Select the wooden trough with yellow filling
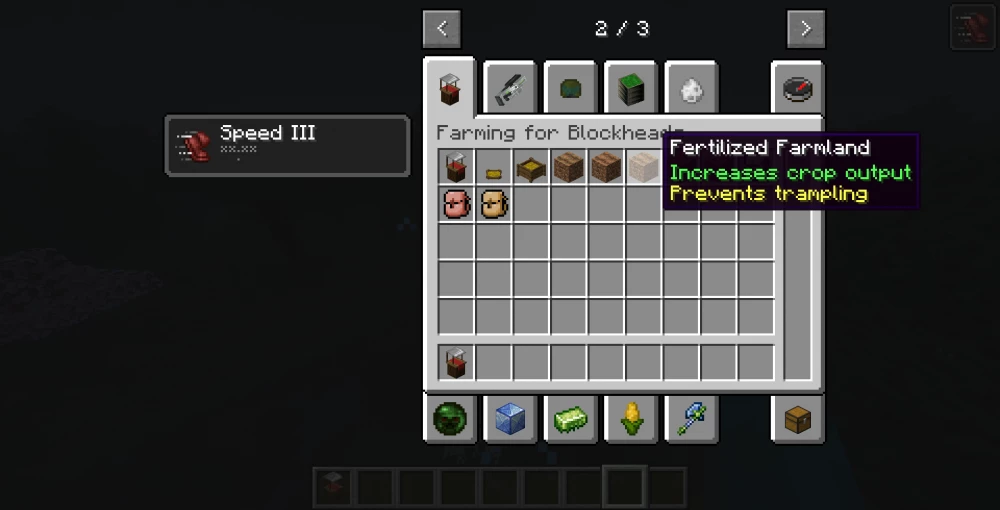The width and height of the screenshot is (1000, 510). (531, 167)
